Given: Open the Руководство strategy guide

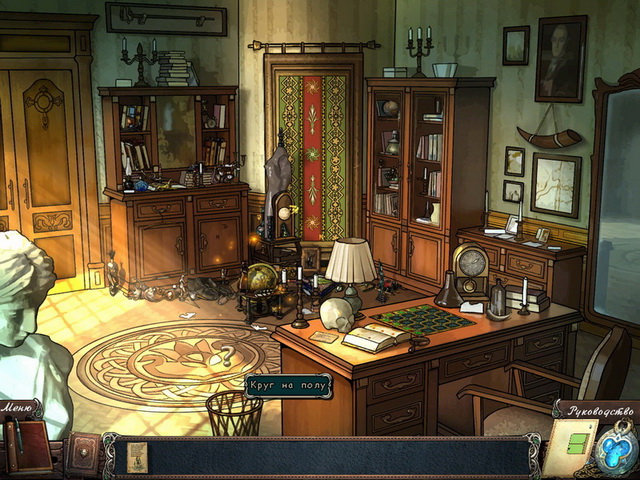Looking at the screenshot, I should [597, 410].
